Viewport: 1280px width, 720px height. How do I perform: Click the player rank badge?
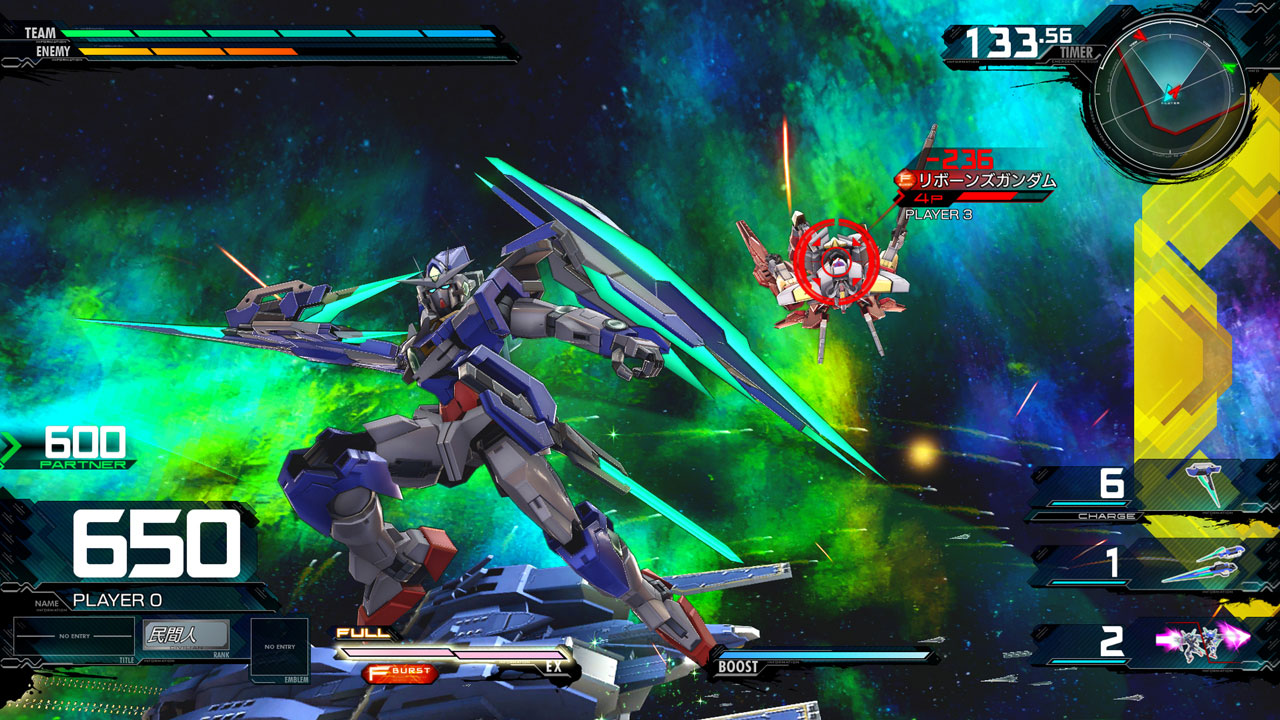coord(186,635)
